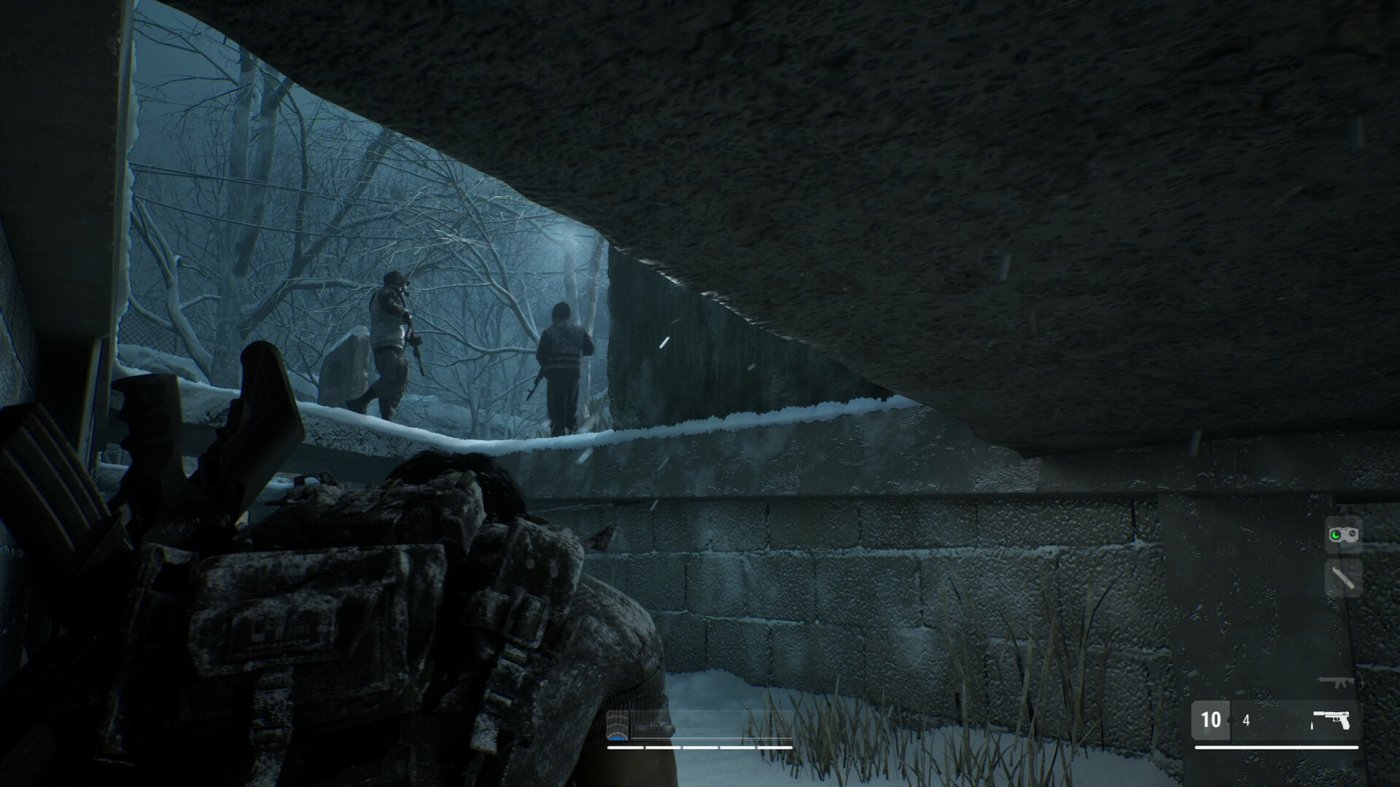Select the suppressed pistol in the weapon slot

pyautogui.click(x=1332, y=719)
